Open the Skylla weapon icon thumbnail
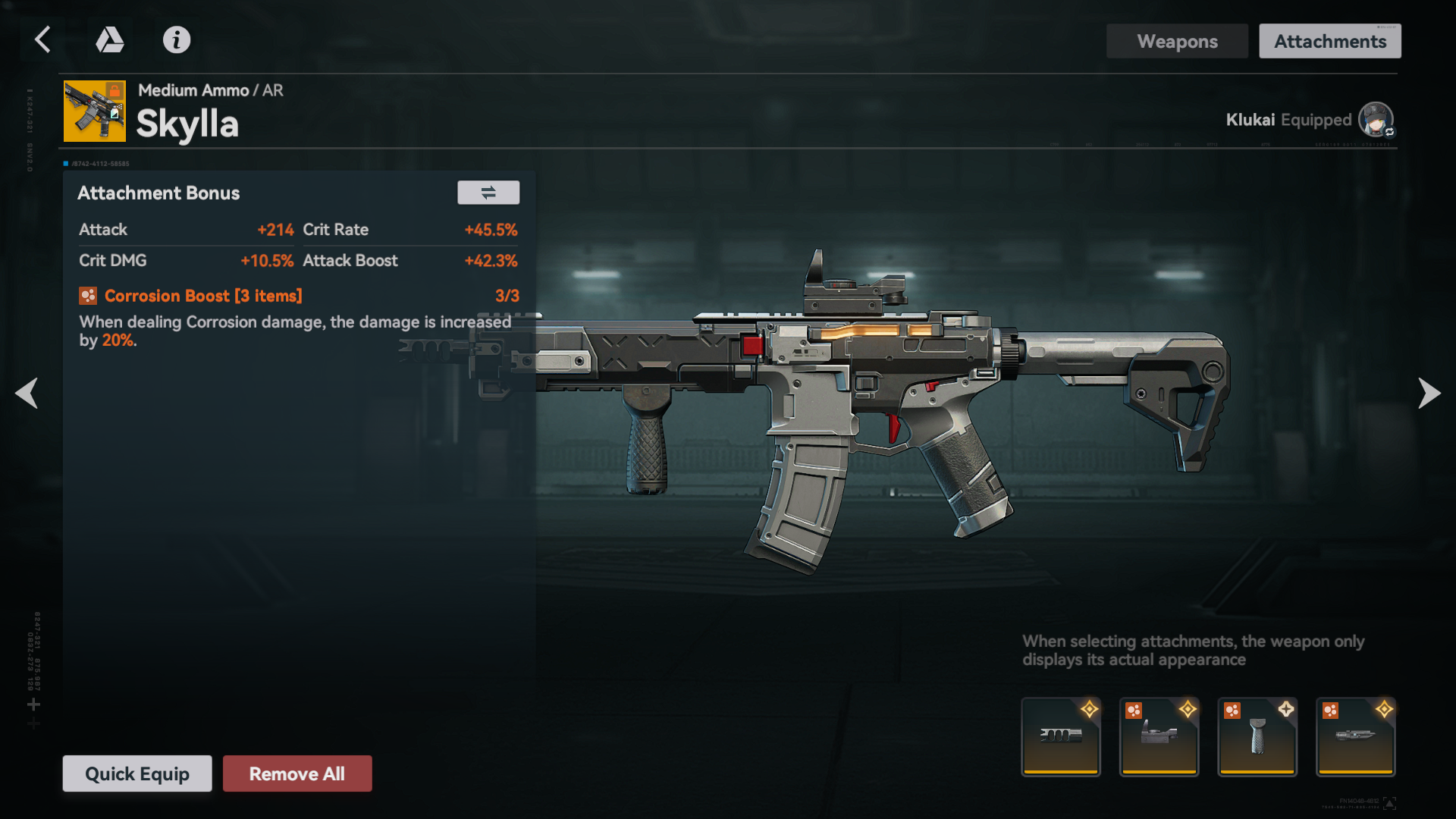This screenshot has width=1456, height=819. [95, 111]
